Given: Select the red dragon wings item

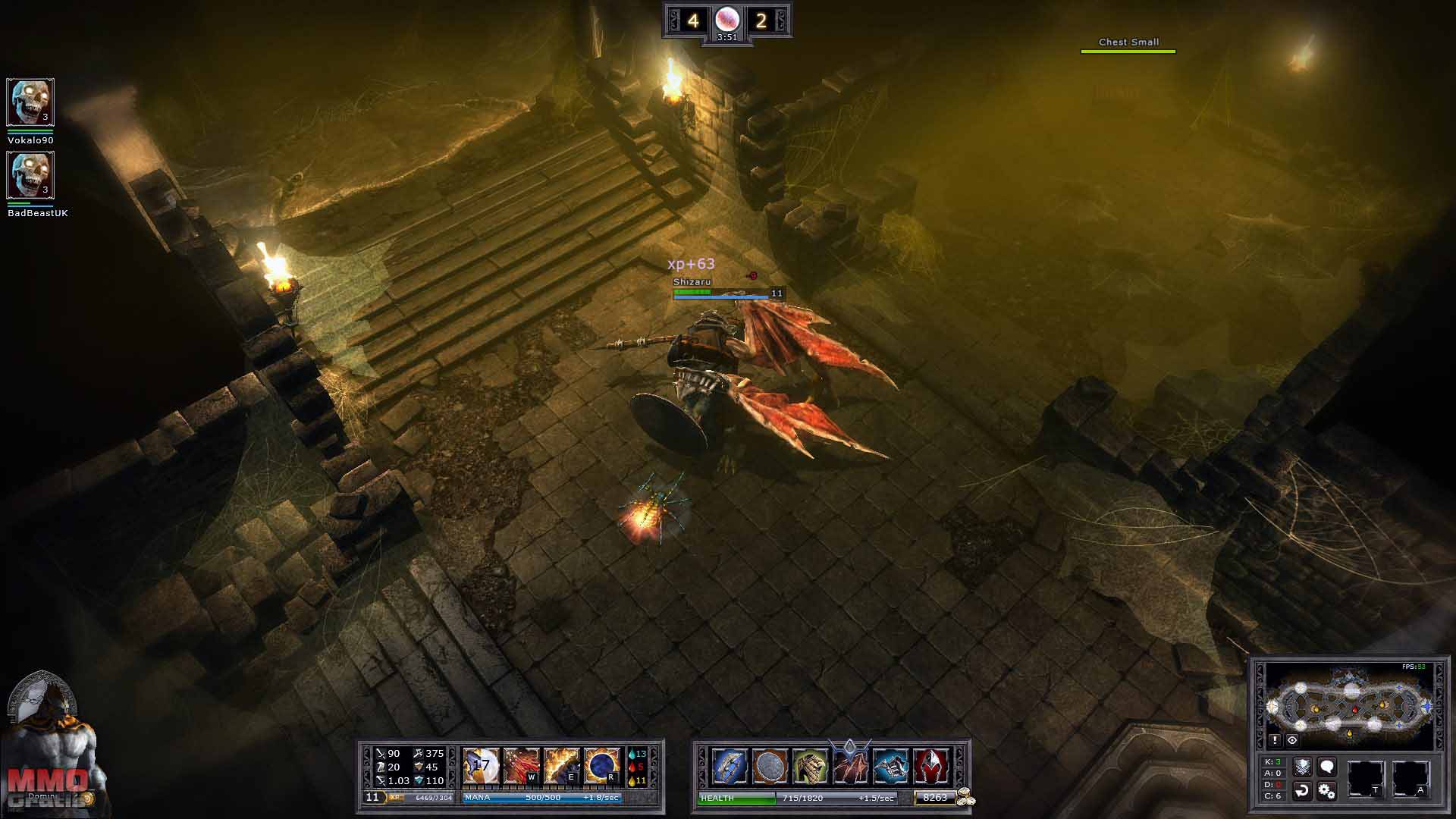Looking at the screenshot, I should [x=850, y=766].
